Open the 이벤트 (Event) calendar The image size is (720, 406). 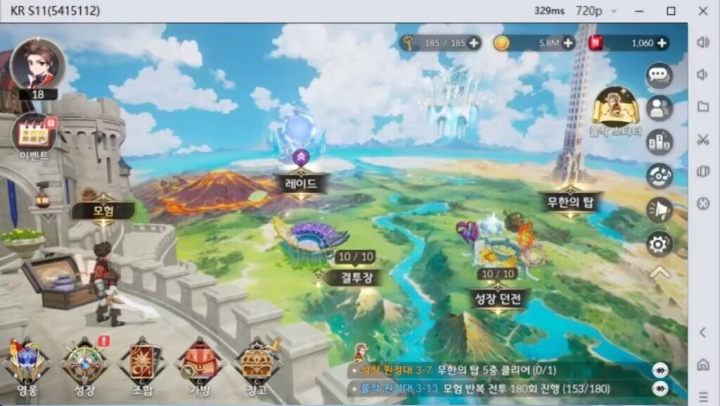[x=34, y=134]
